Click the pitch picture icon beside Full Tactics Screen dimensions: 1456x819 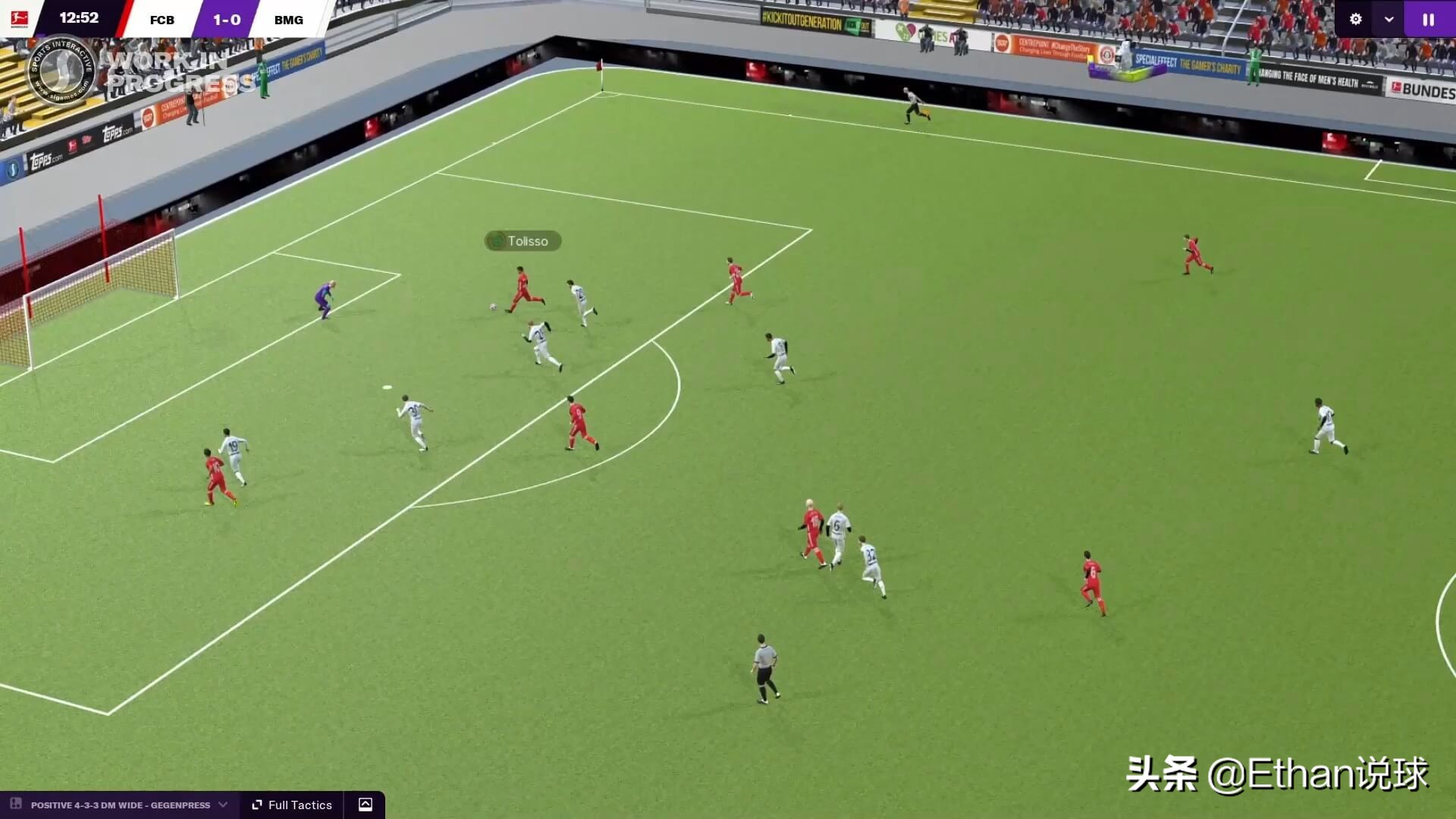point(367,805)
